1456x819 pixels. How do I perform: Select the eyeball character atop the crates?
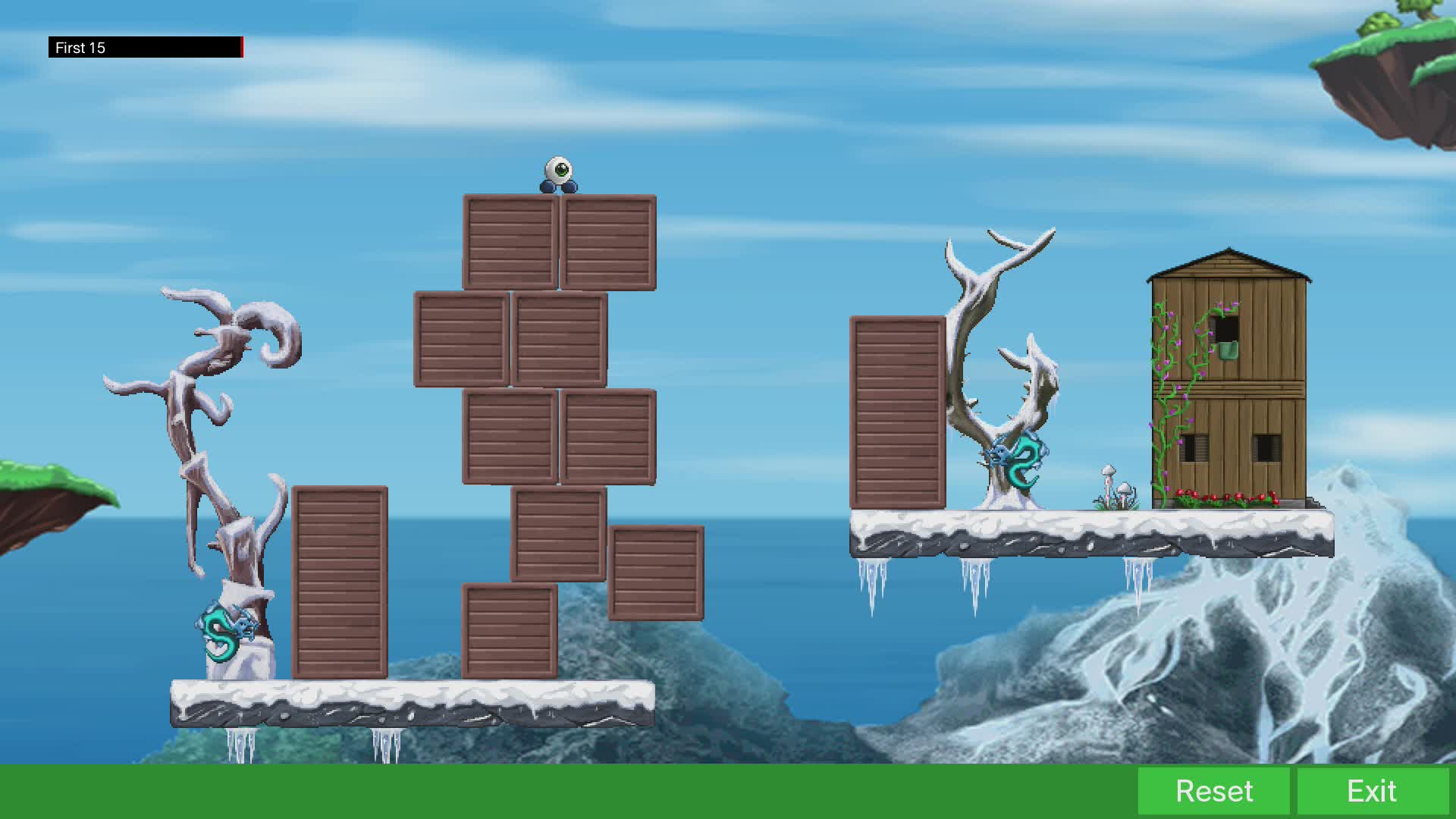(559, 172)
